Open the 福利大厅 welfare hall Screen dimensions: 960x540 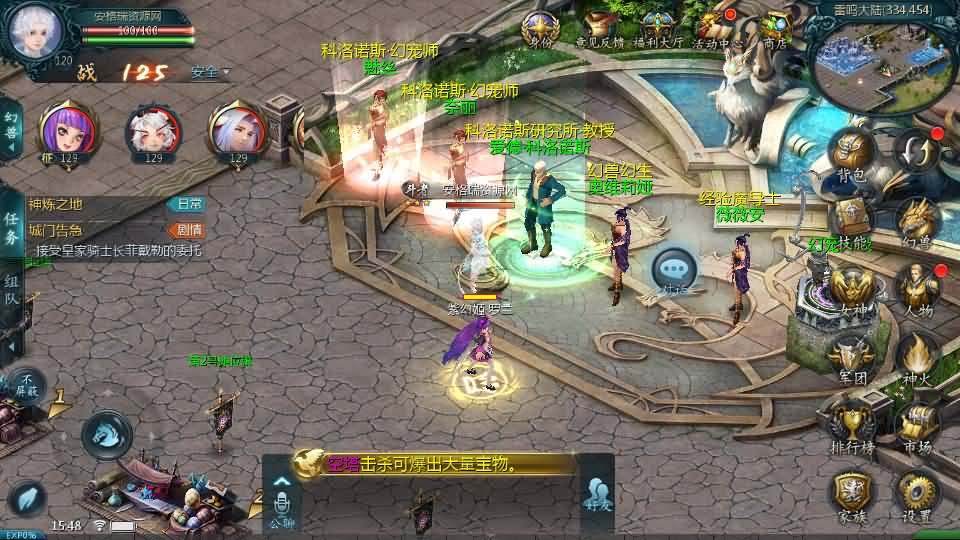tap(658, 28)
